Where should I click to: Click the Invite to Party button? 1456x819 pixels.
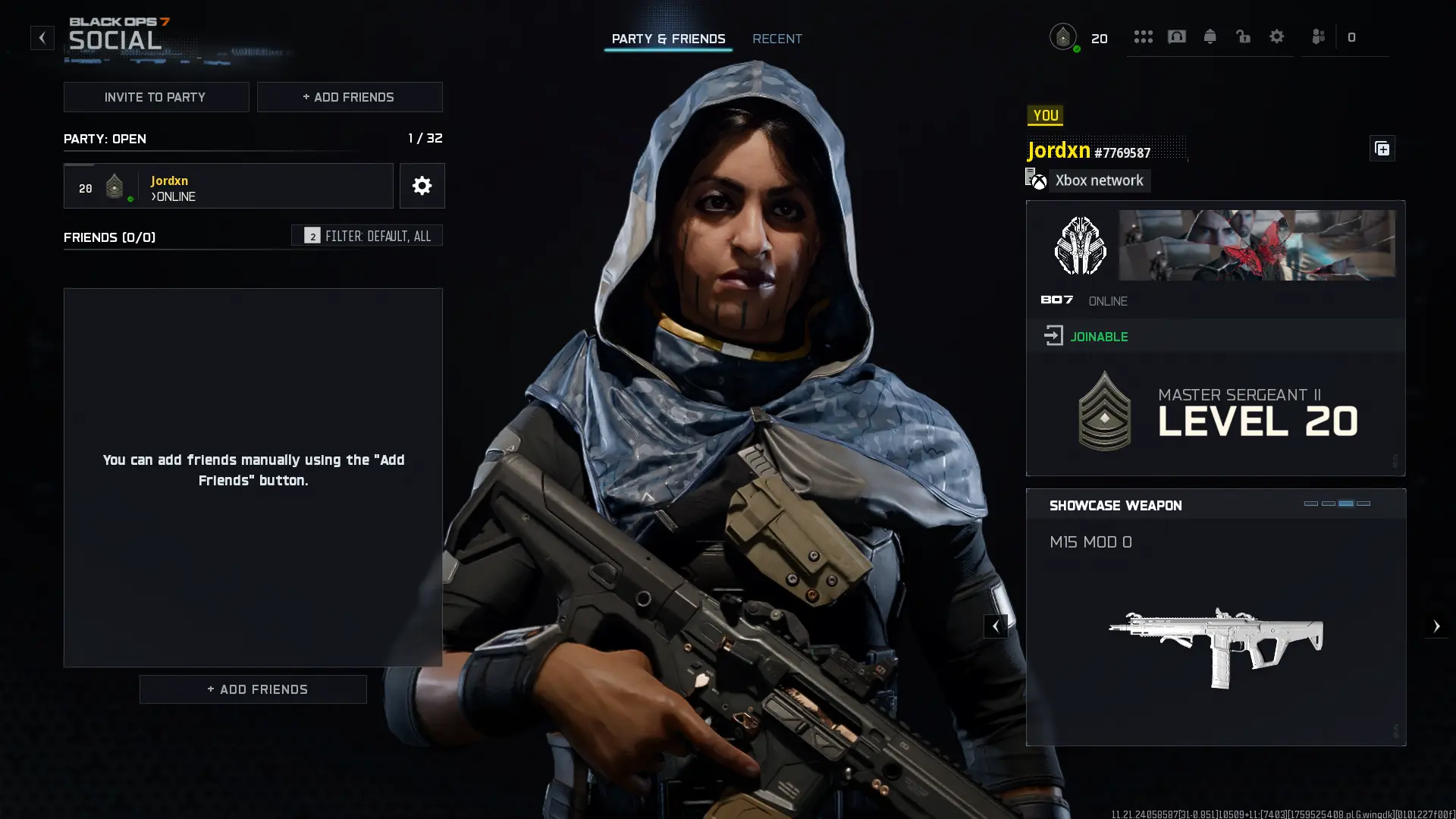(x=155, y=97)
